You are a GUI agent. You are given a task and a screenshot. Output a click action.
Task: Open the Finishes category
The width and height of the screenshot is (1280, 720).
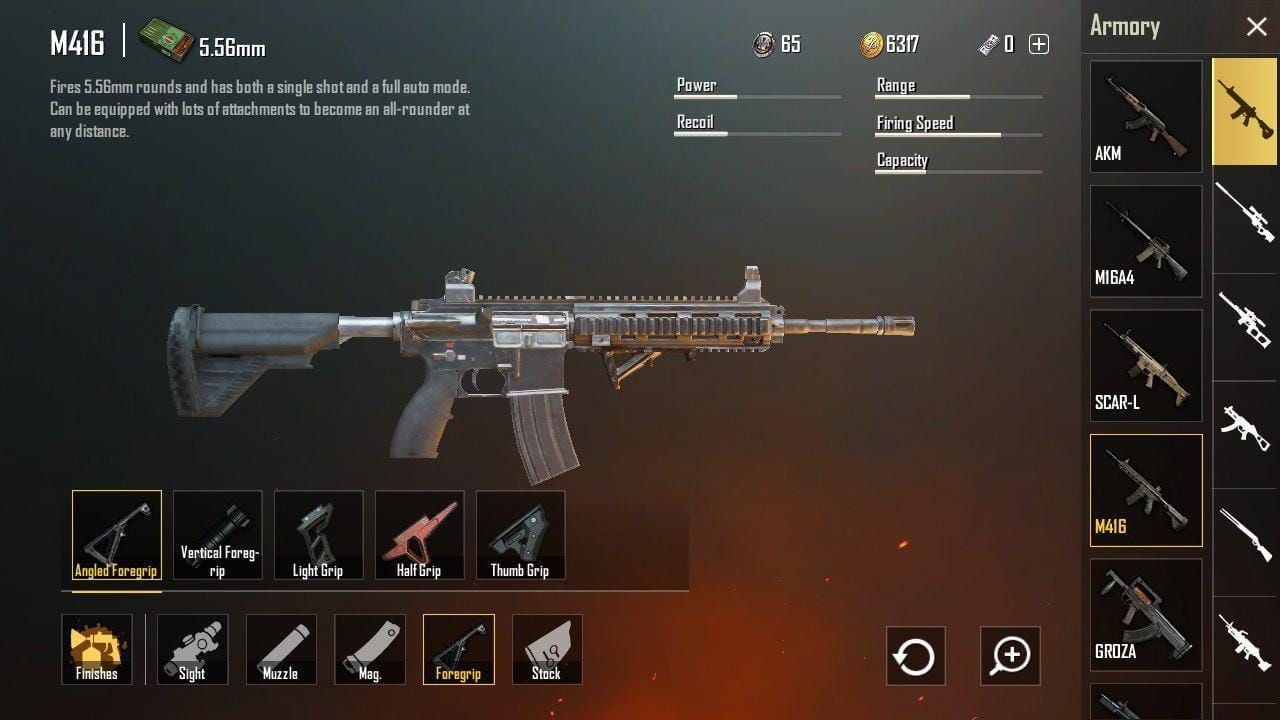pyautogui.click(x=97, y=649)
